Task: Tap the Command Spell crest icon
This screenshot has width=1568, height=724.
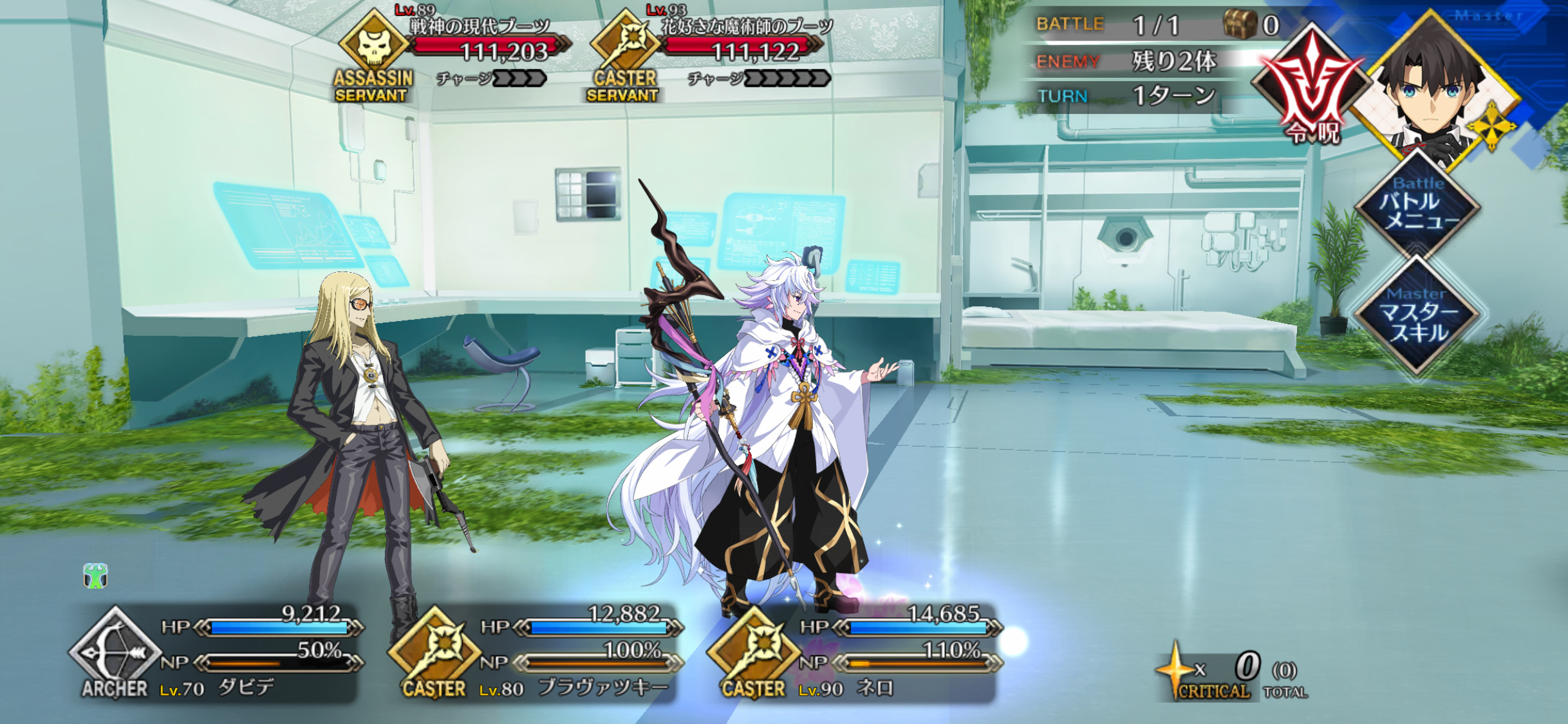Action: [1312, 87]
